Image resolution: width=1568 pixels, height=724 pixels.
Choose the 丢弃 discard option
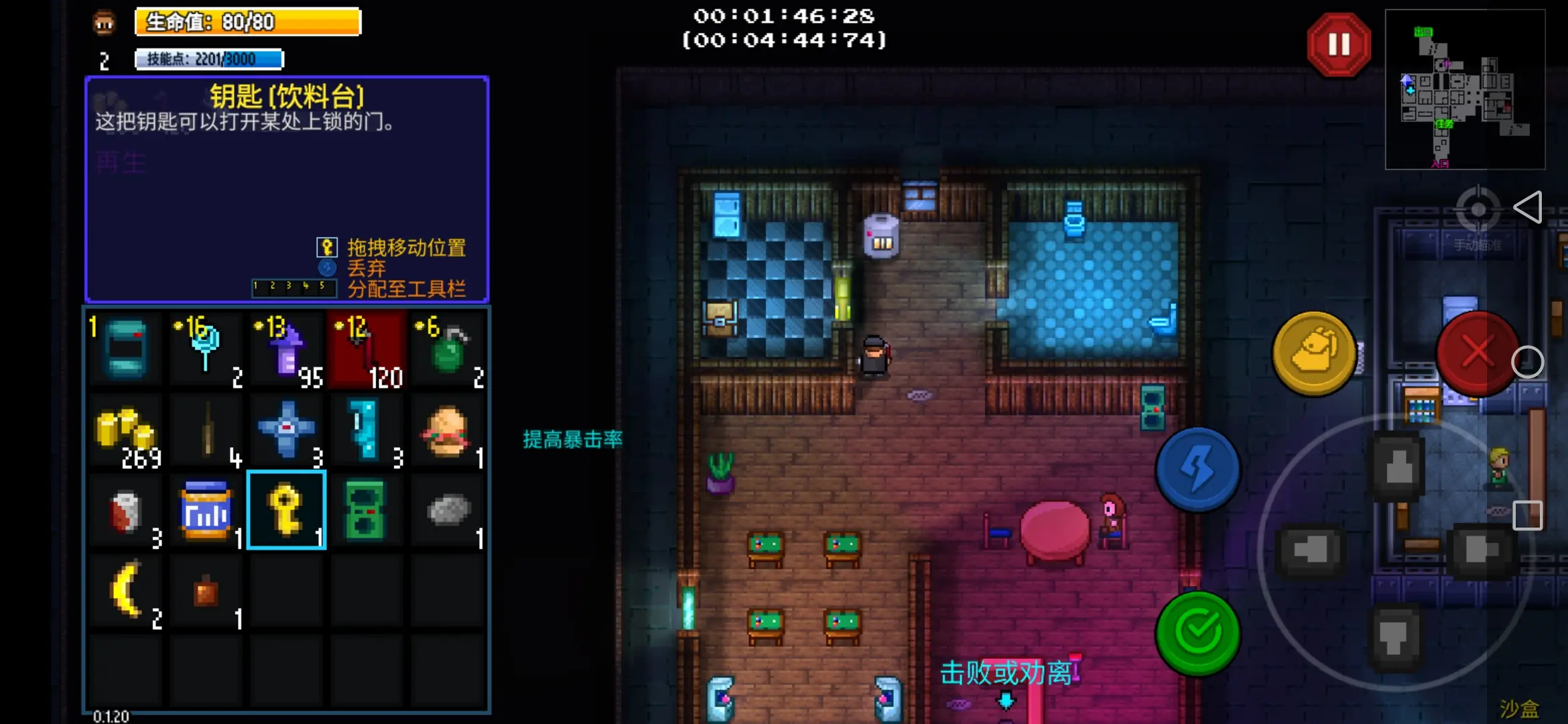tap(367, 269)
